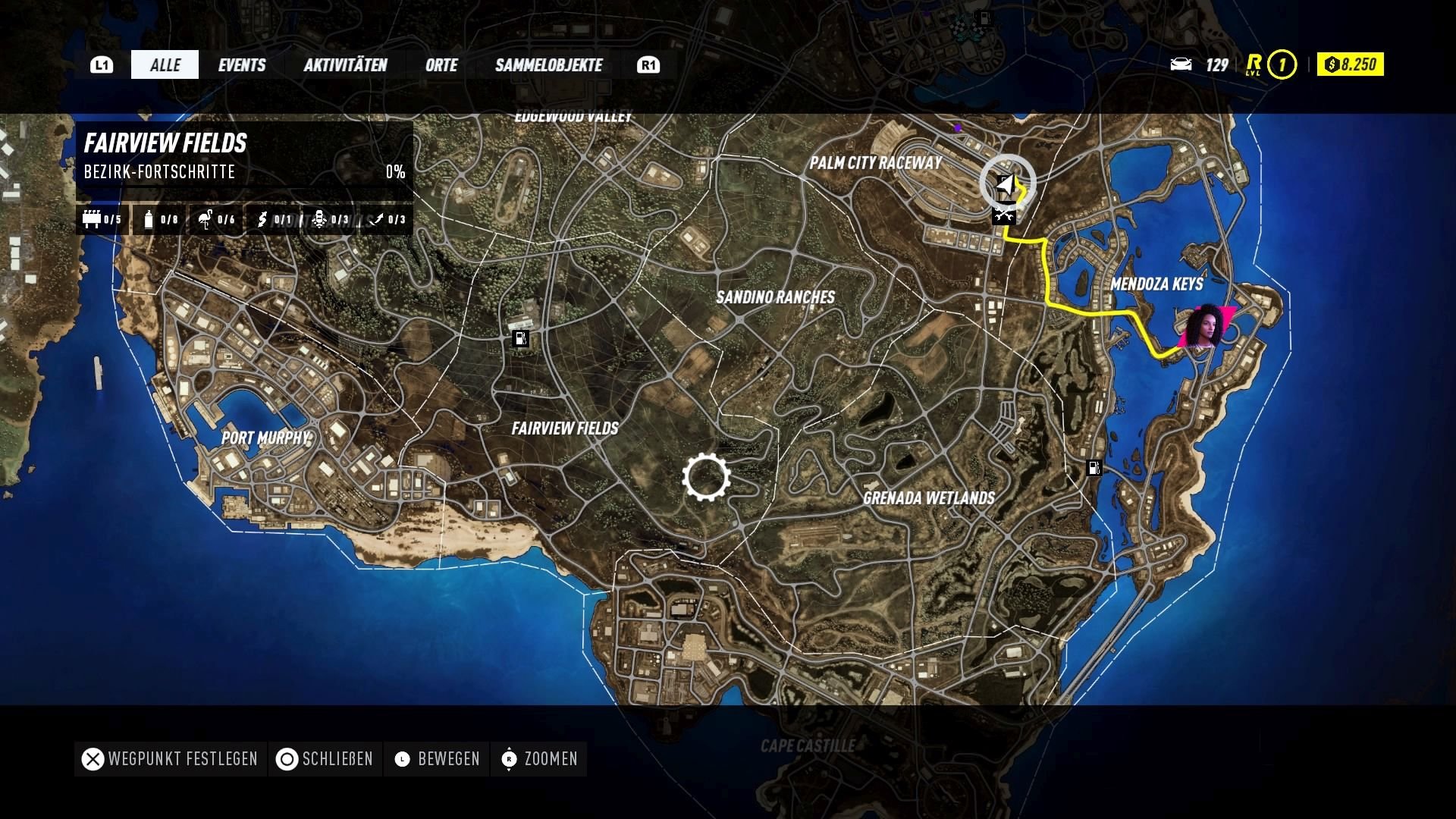Select the gas station icon near Grenada Wetlands
The image size is (1456, 819).
click(1094, 469)
